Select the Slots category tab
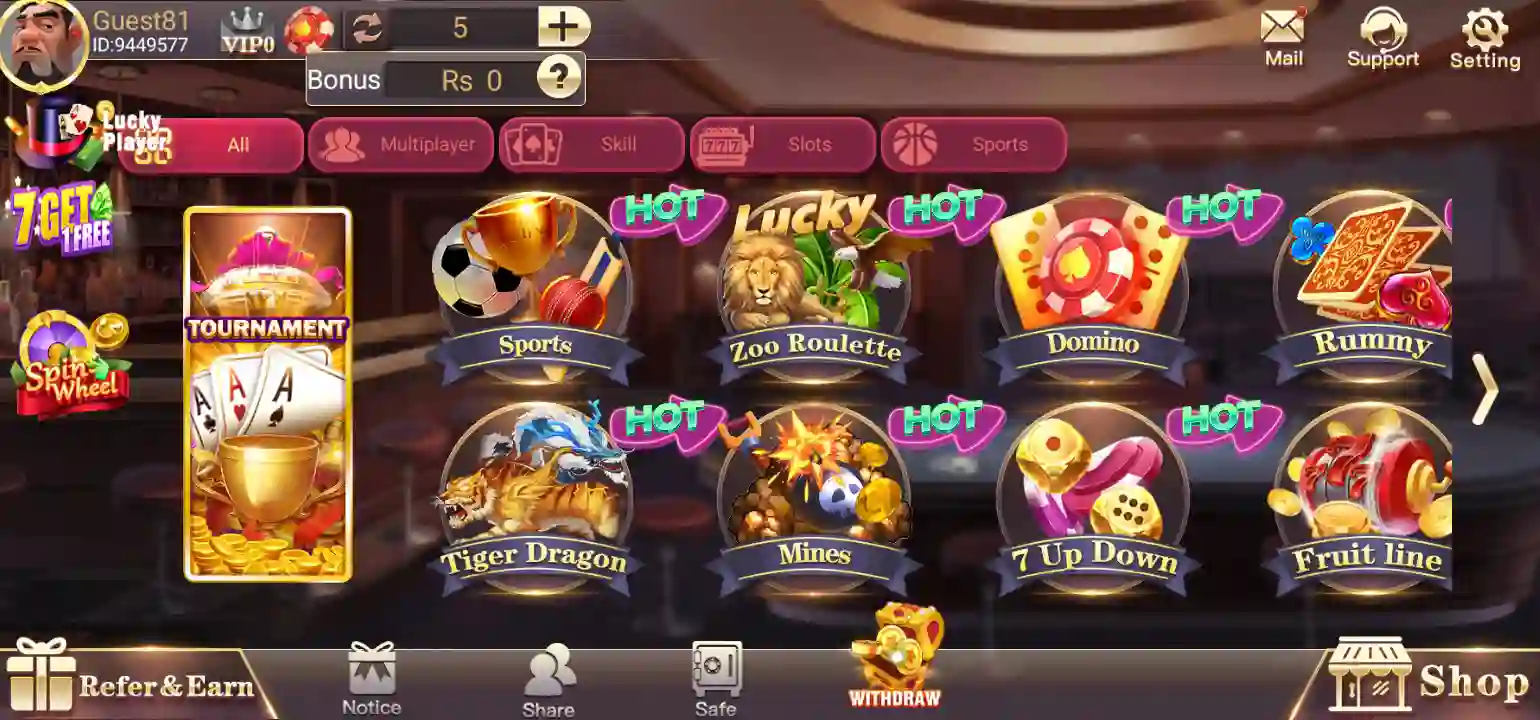Screen dimensions: 1540x720 tap(785, 144)
